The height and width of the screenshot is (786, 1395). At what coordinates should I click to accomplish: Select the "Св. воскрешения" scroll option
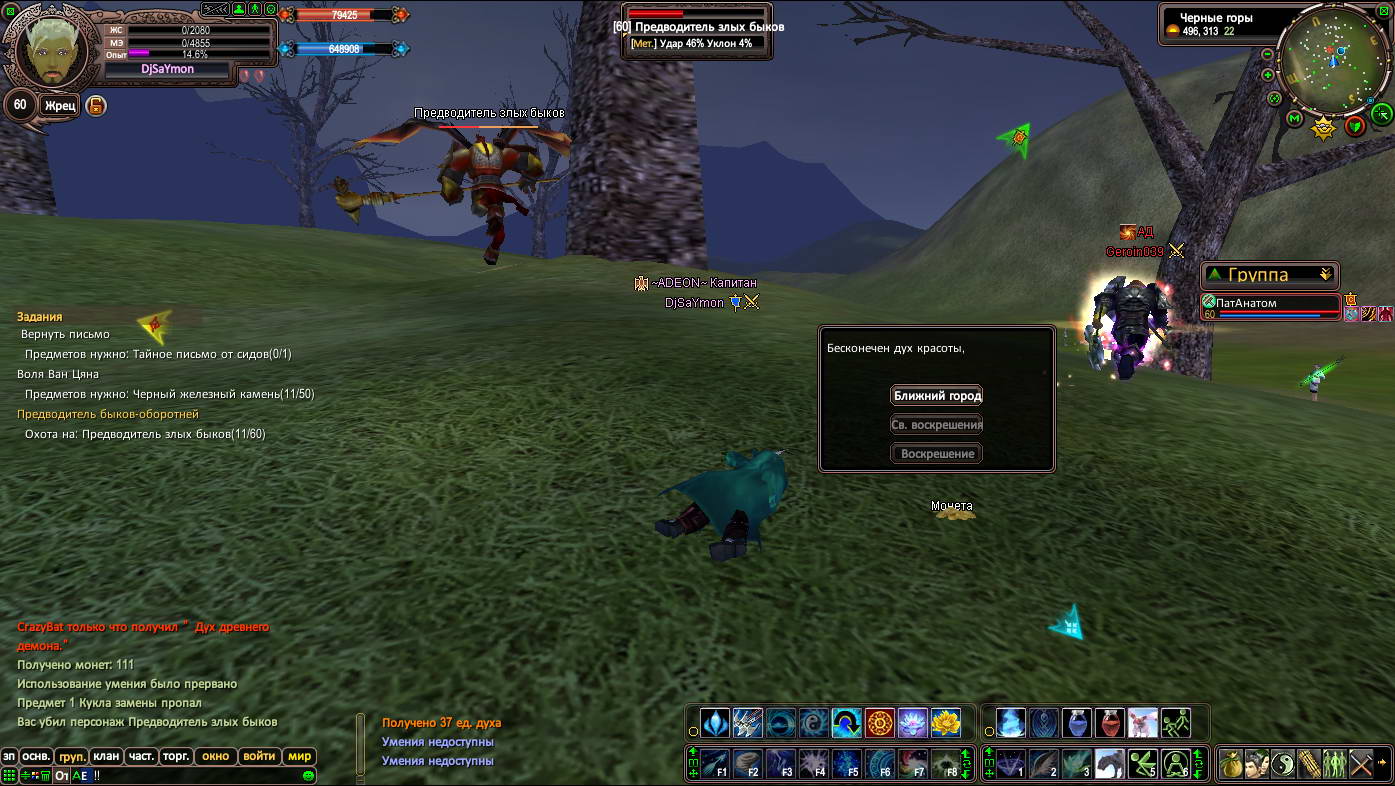pyautogui.click(x=936, y=425)
